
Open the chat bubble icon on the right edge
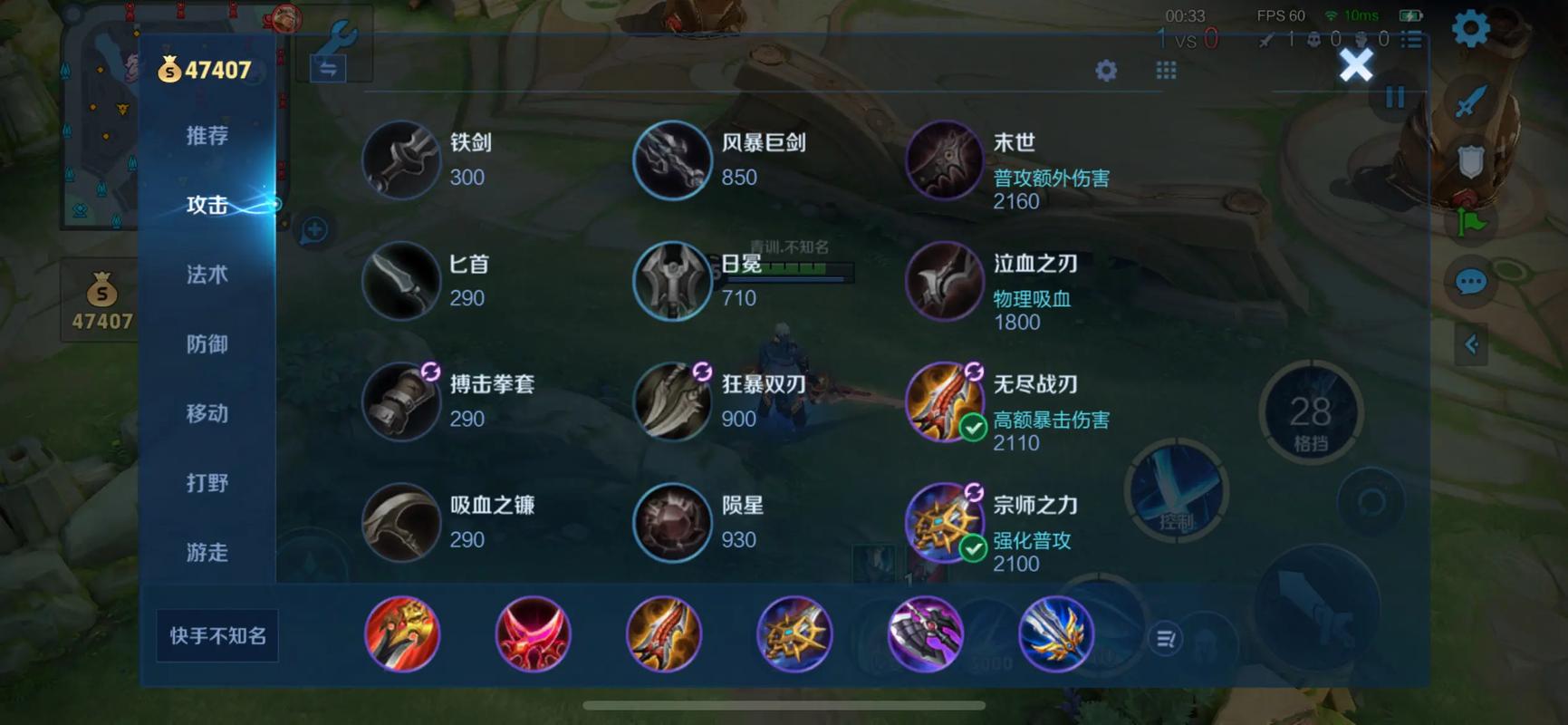tap(1469, 281)
